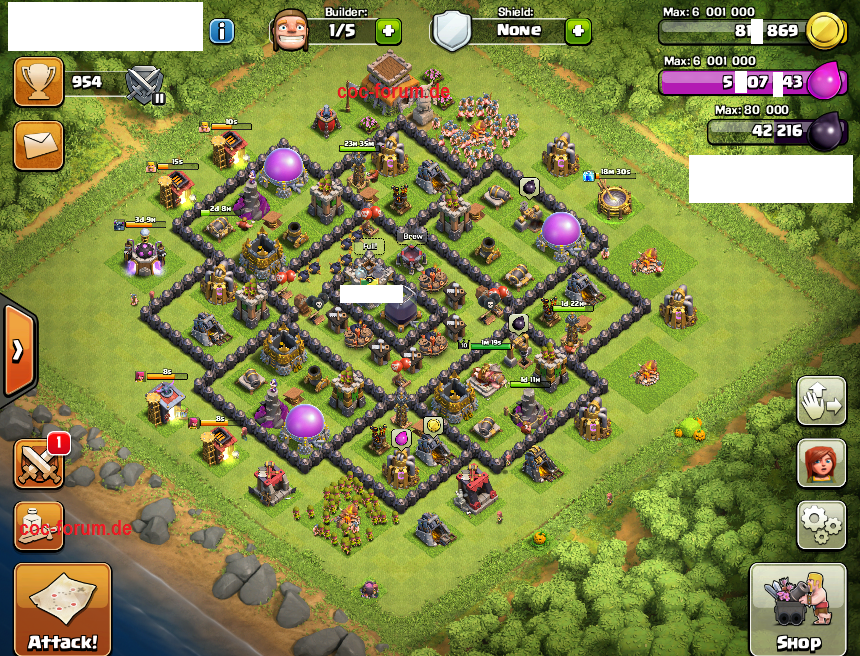Open the mail inbox envelope

(38, 145)
